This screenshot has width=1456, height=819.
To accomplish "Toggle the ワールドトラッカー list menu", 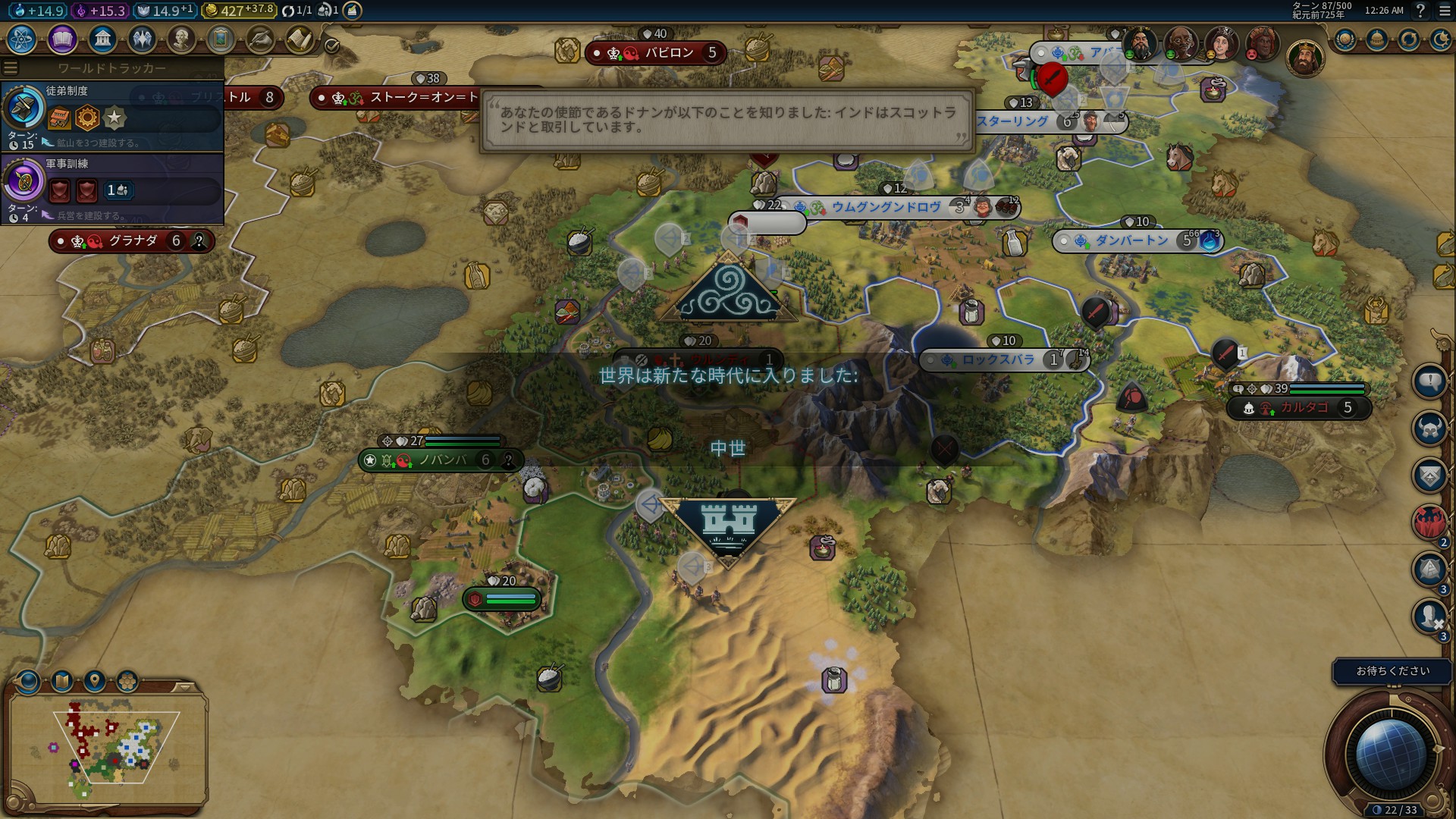I will (11, 68).
